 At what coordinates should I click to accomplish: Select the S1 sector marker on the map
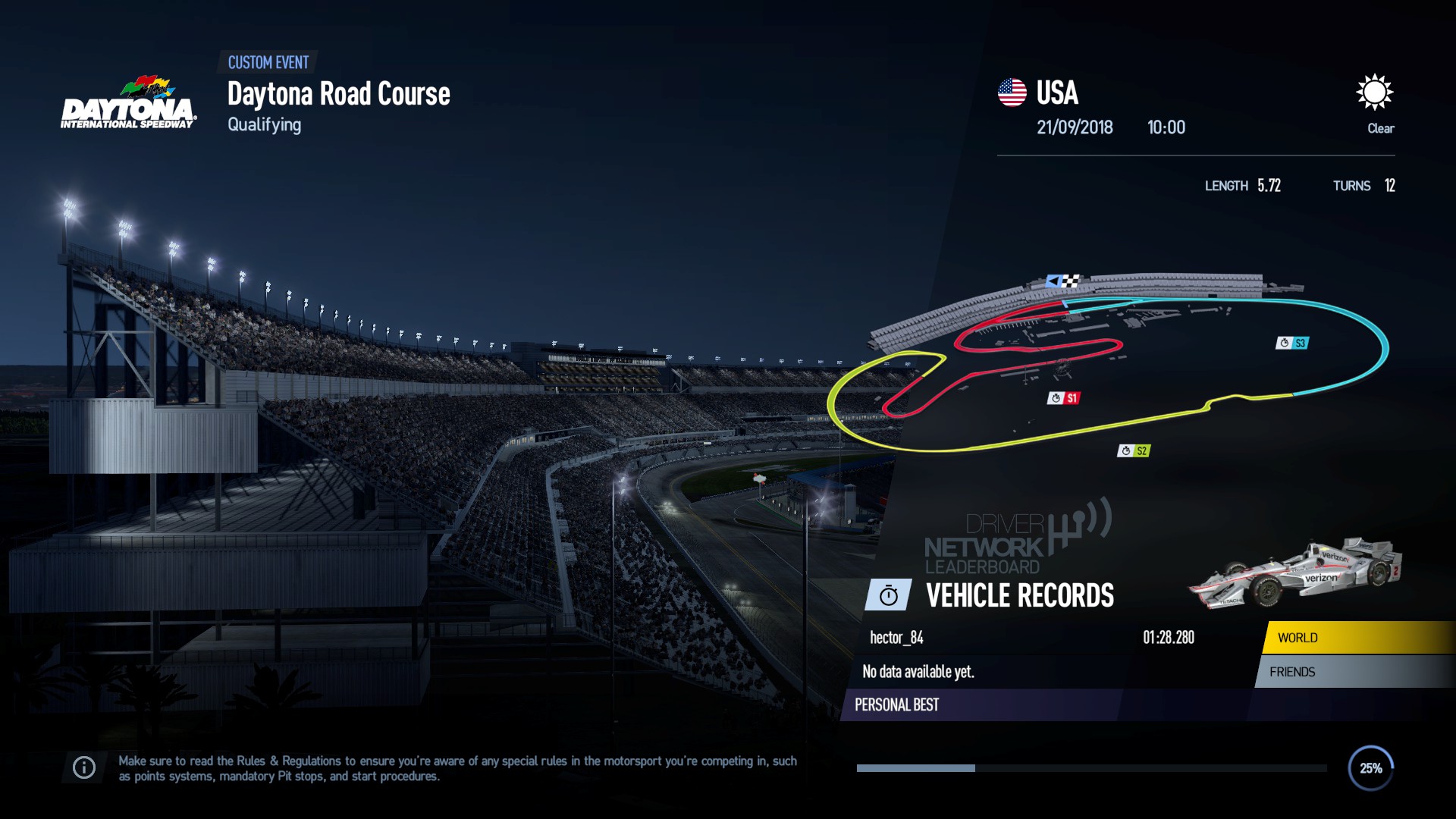[x=1065, y=396]
